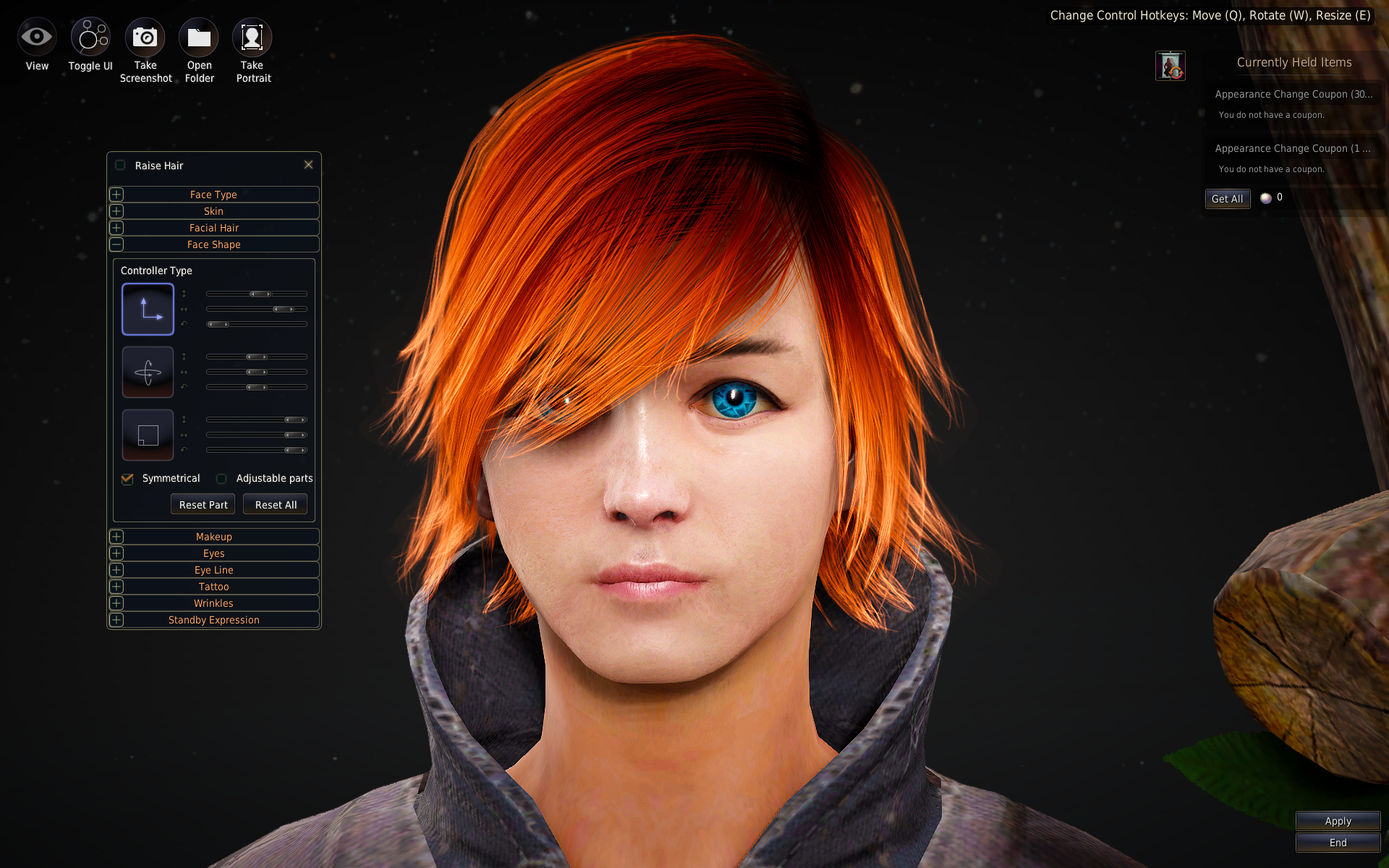1389x868 pixels.
Task: Click Get All held items
Action: [1227, 199]
